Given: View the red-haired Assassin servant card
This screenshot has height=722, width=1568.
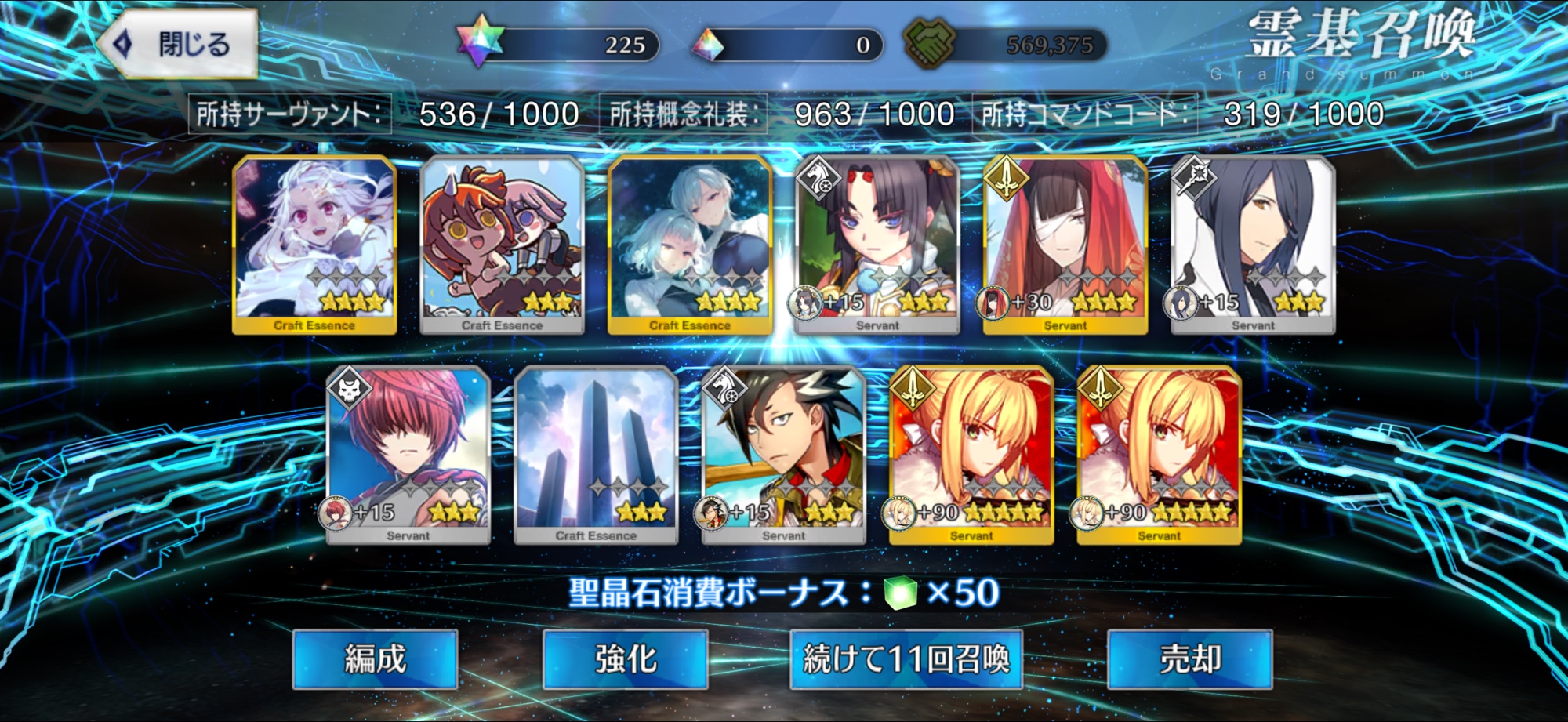Looking at the screenshot, I should pyautogui.click(x=408, y=455).
